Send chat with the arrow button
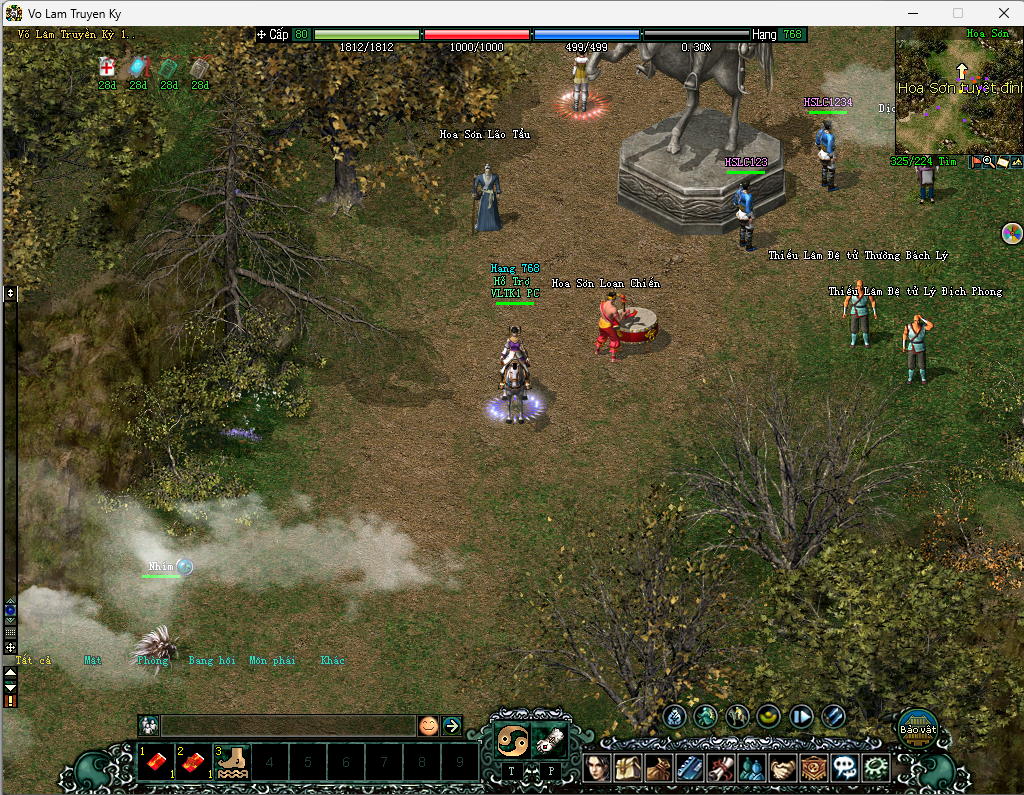 452,726
